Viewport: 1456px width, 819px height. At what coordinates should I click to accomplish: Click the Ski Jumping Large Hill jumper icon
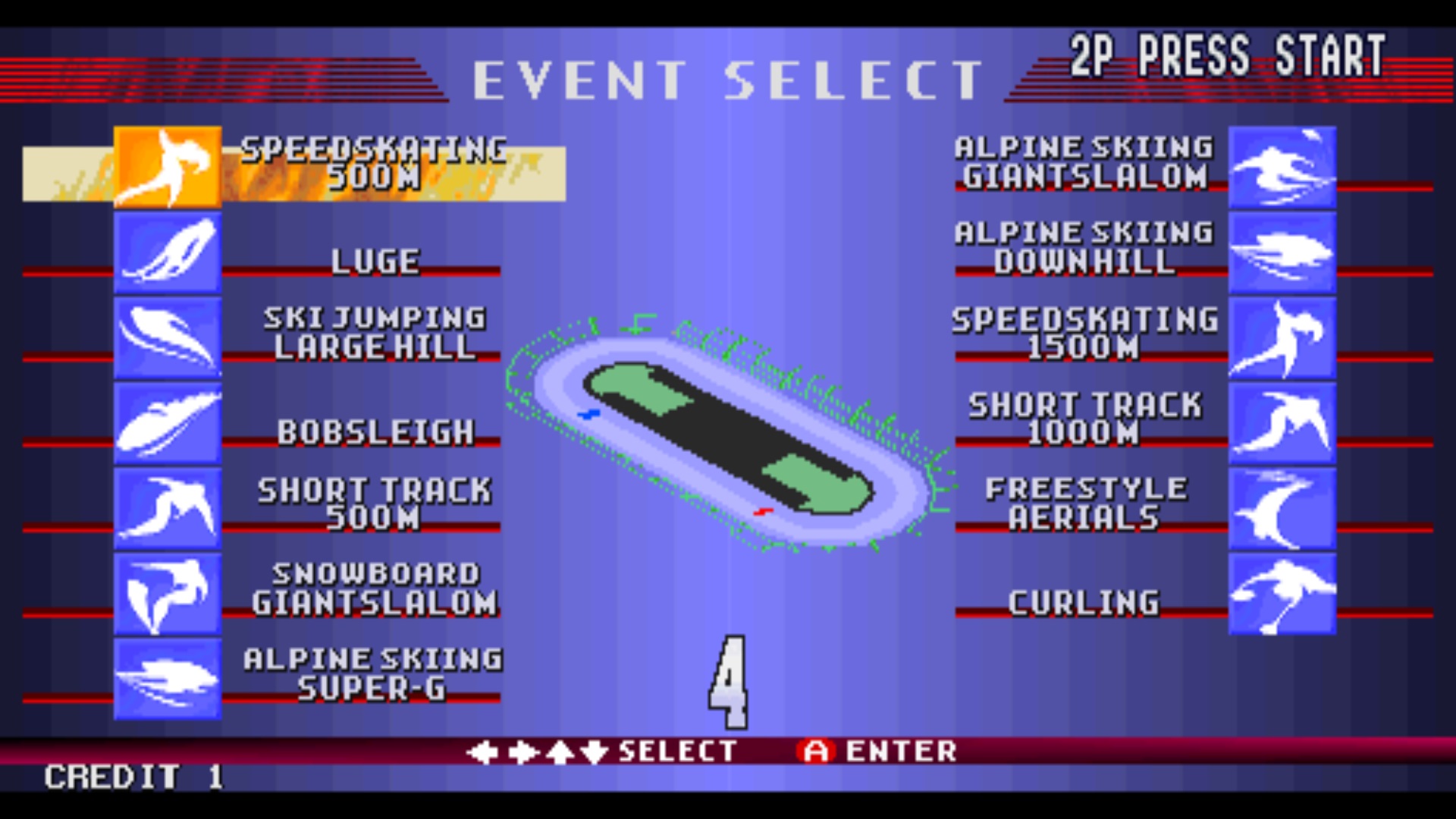(168, 336)
